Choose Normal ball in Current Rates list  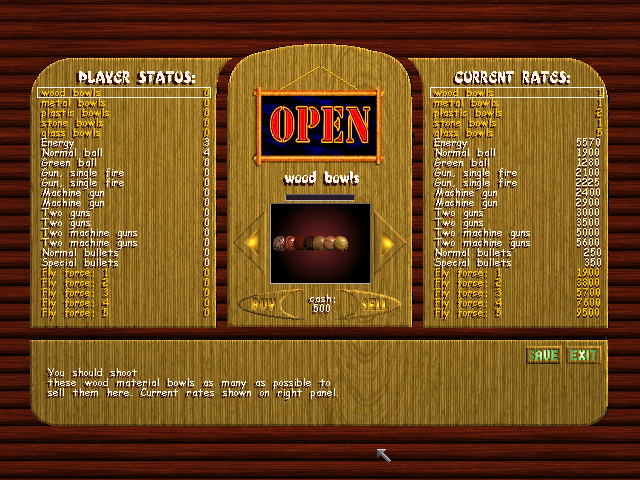point(517,153)
